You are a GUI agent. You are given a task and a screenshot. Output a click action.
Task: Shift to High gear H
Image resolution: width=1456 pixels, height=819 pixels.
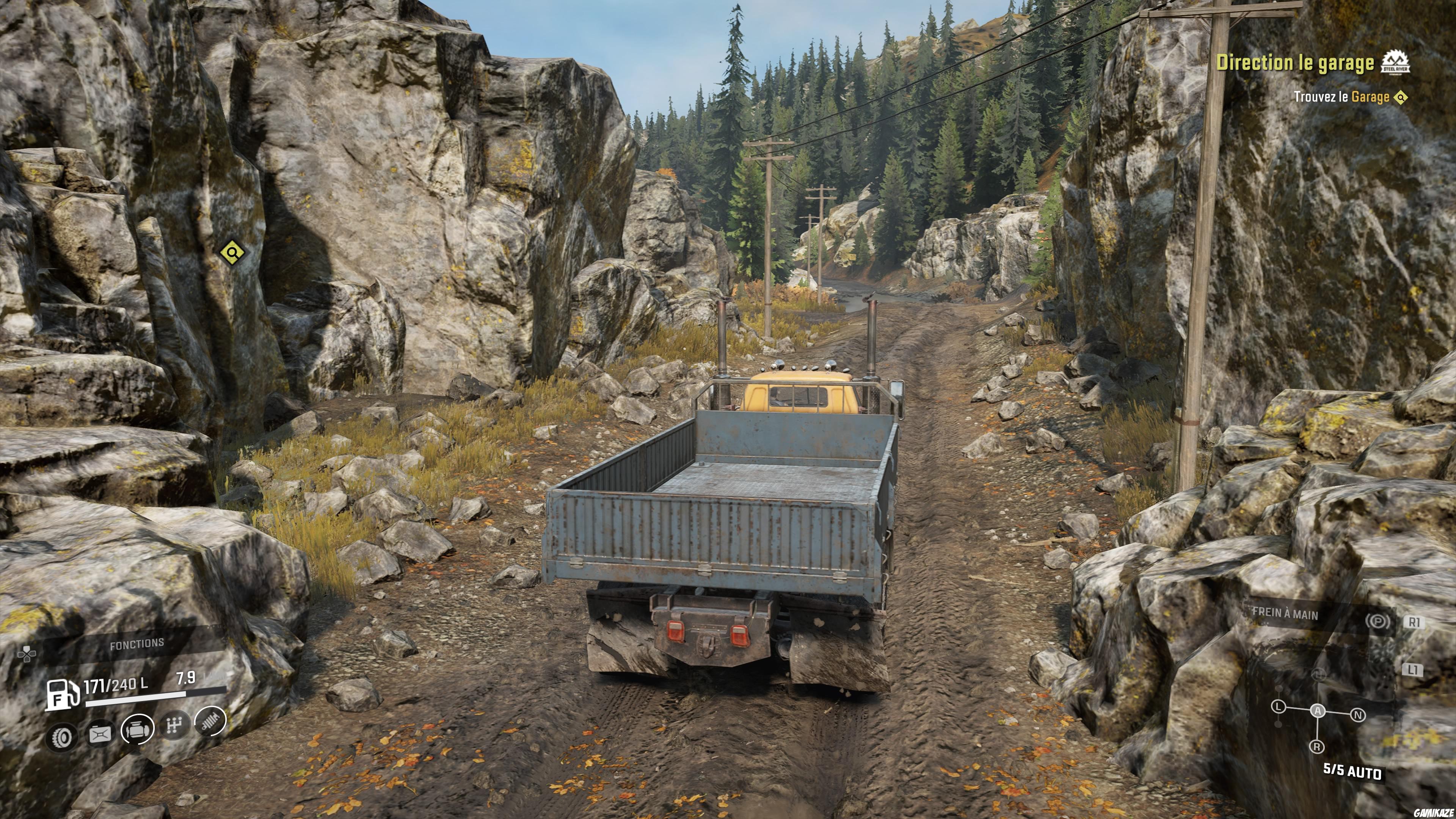[1319, 674]
